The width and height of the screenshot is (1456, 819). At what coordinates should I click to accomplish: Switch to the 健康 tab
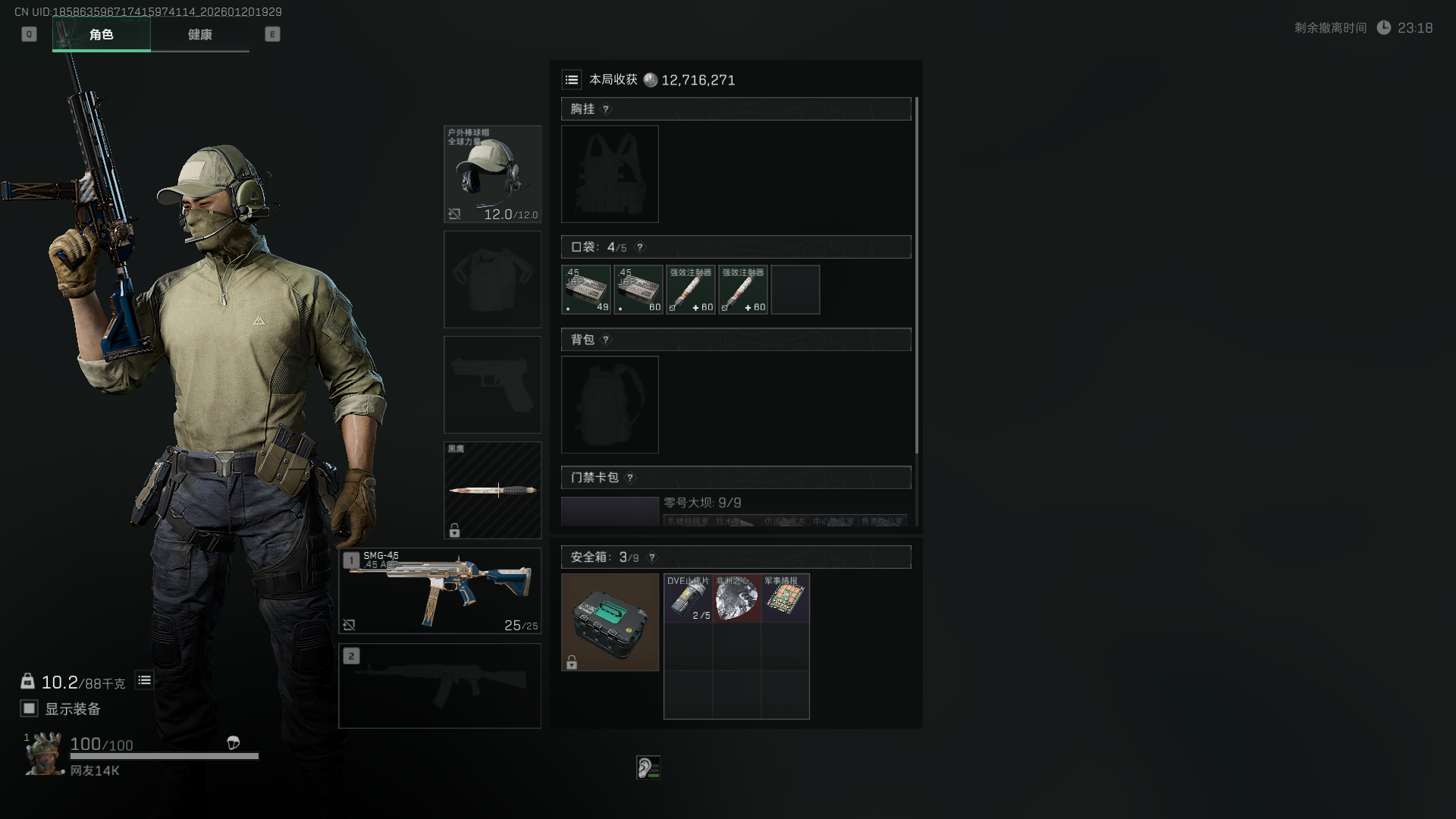[x=200, y=35]
